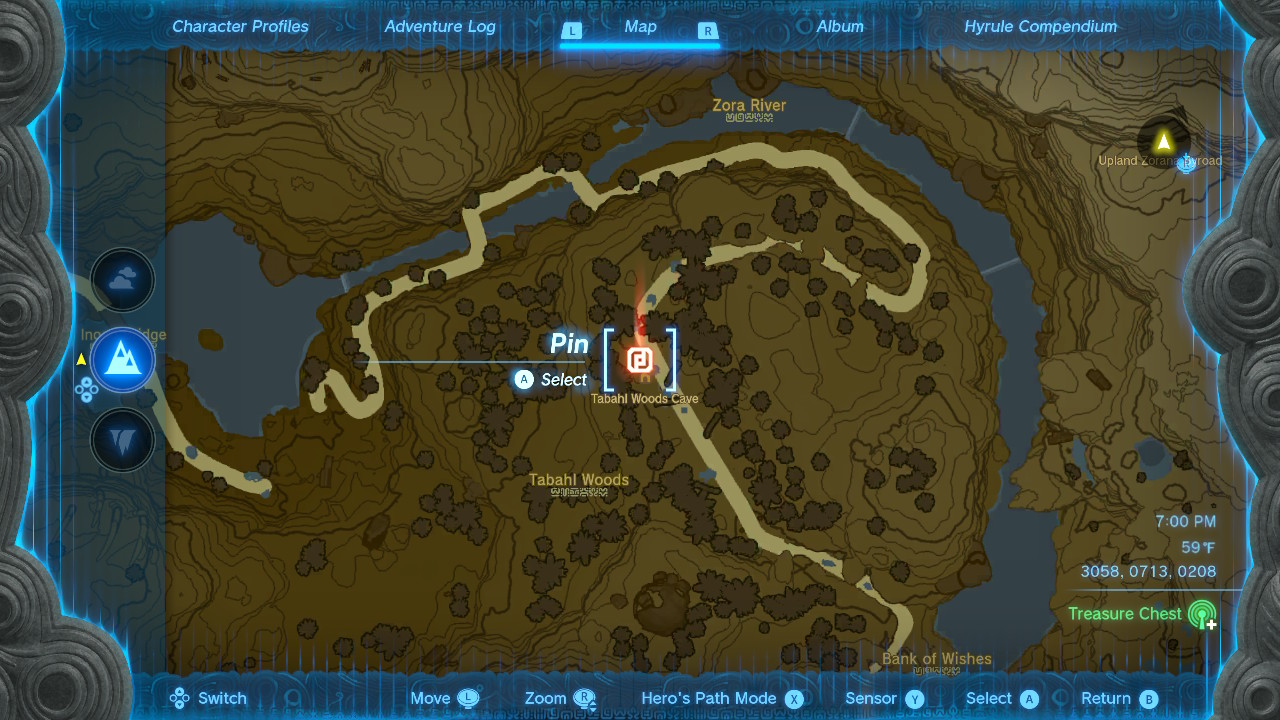Viewport: 1280px width, 720px height.
Task: Click the Tabahl Woods Cave marker
Action: coord(640,360)
